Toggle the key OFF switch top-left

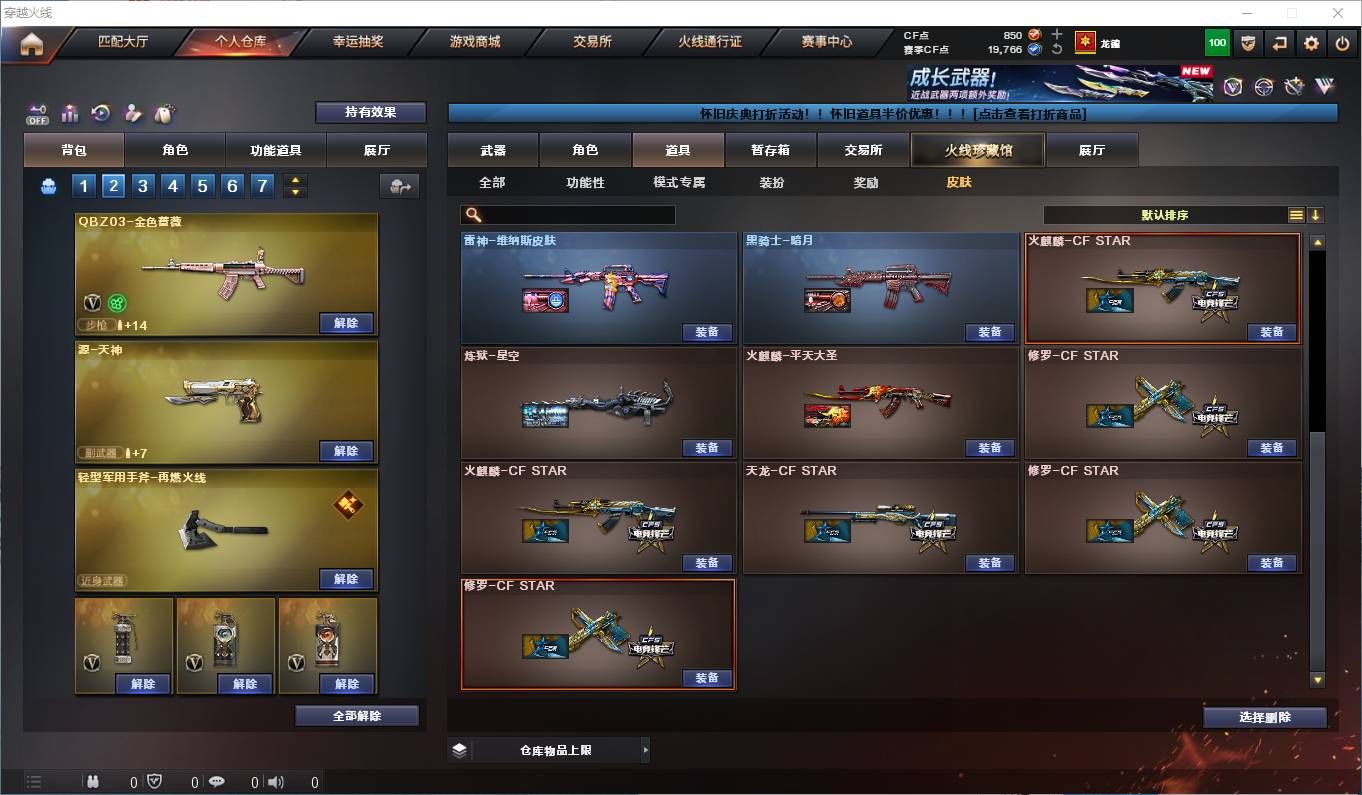[38, 114]
